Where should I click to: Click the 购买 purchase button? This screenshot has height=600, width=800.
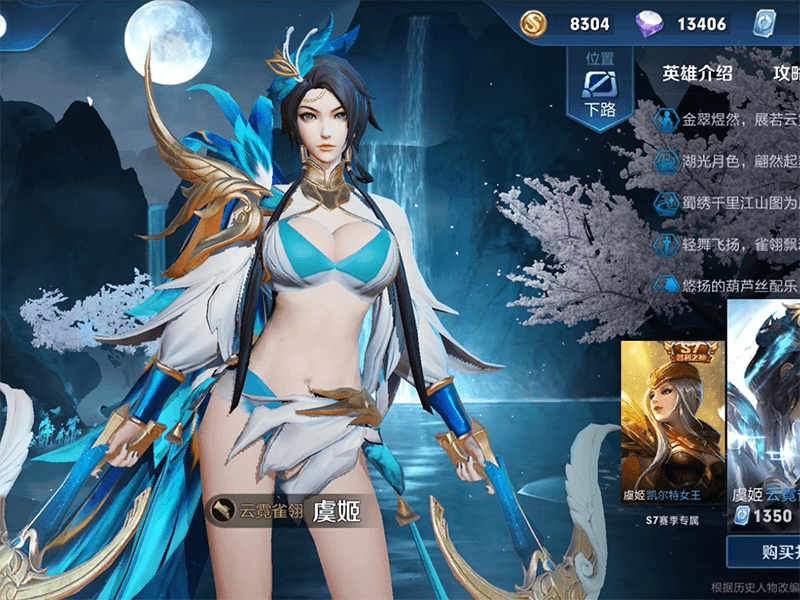765,550
